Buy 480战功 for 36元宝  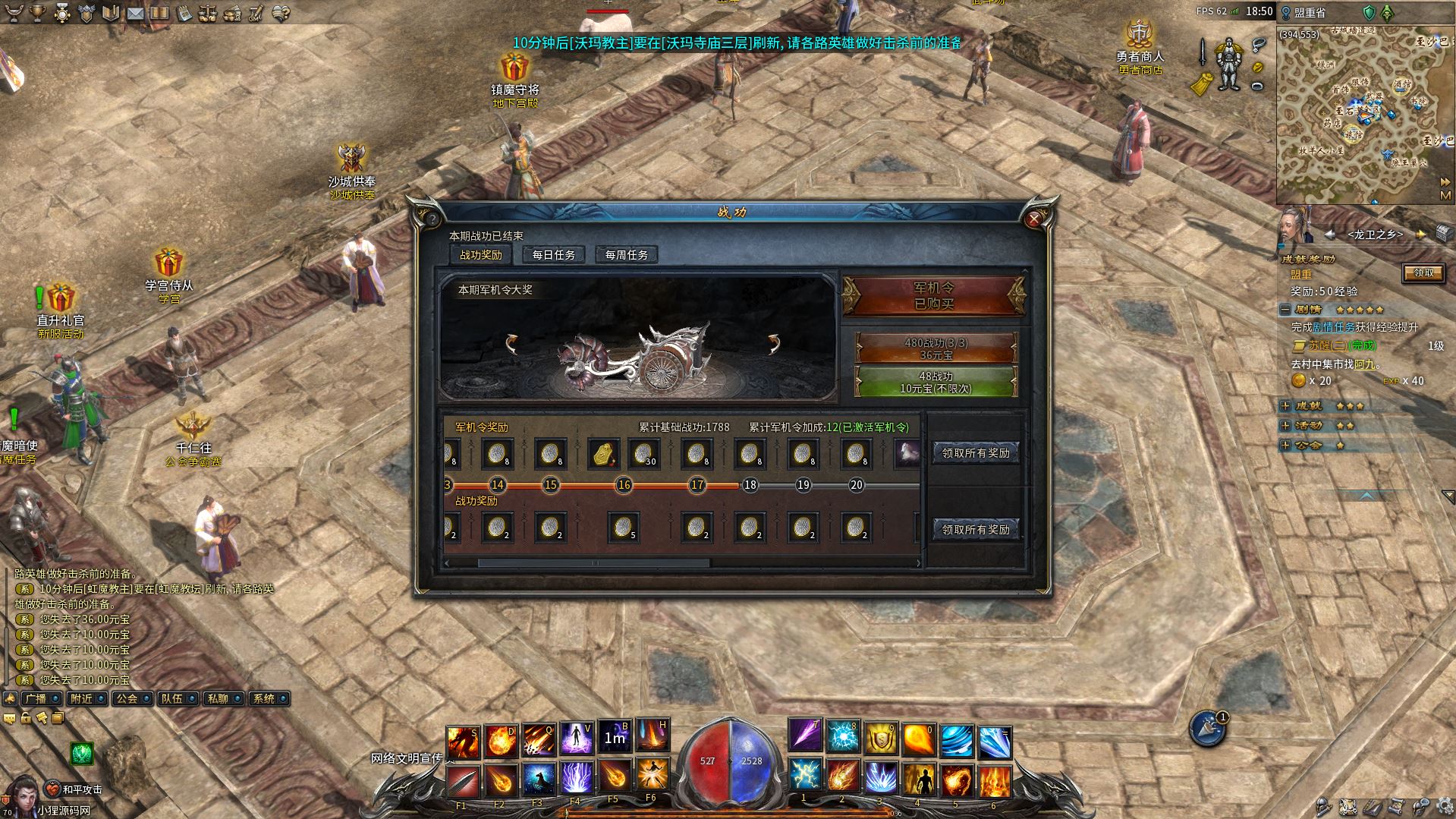tap(936, 348)
